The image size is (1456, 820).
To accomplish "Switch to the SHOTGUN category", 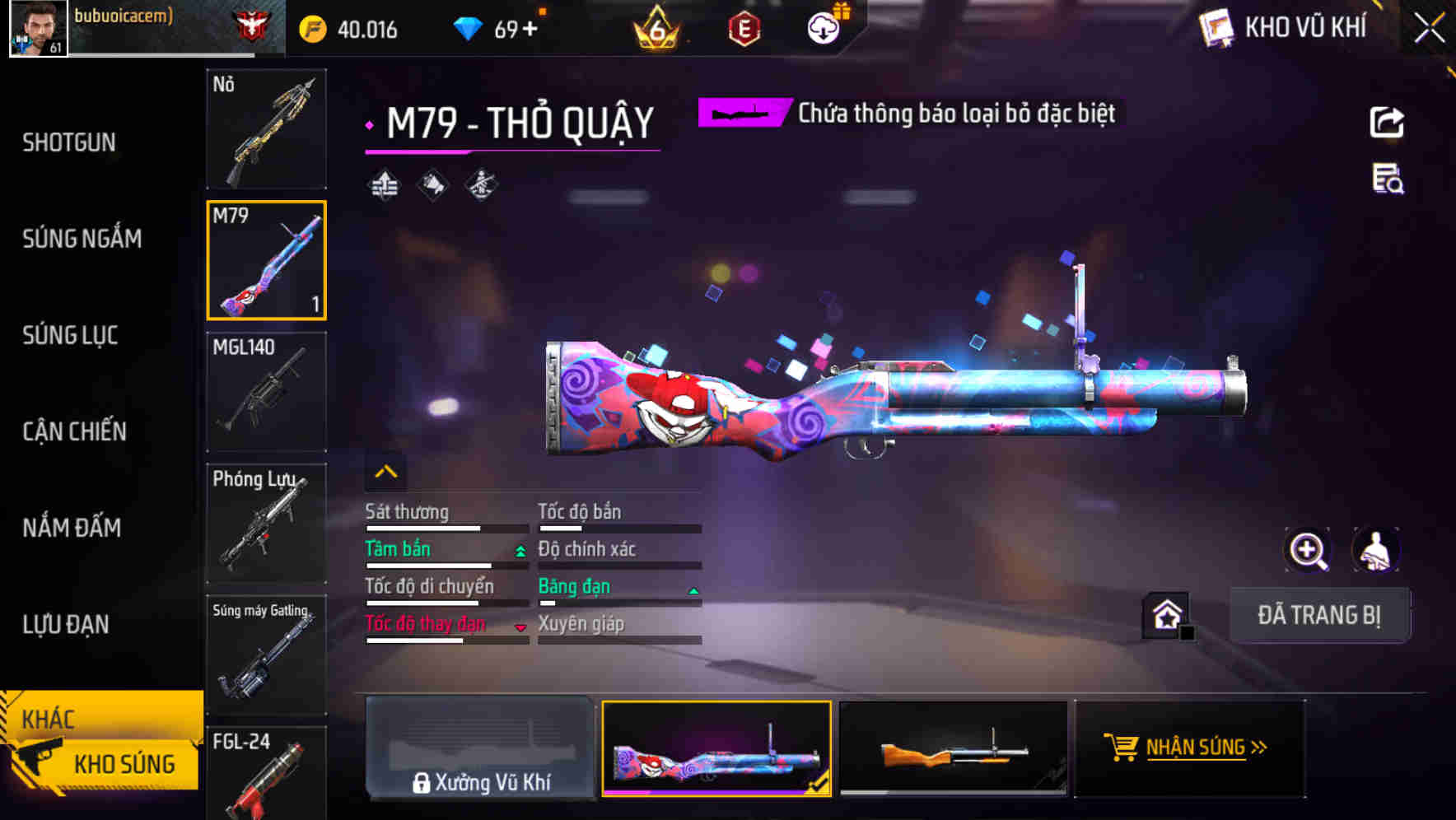I will 69,142.
